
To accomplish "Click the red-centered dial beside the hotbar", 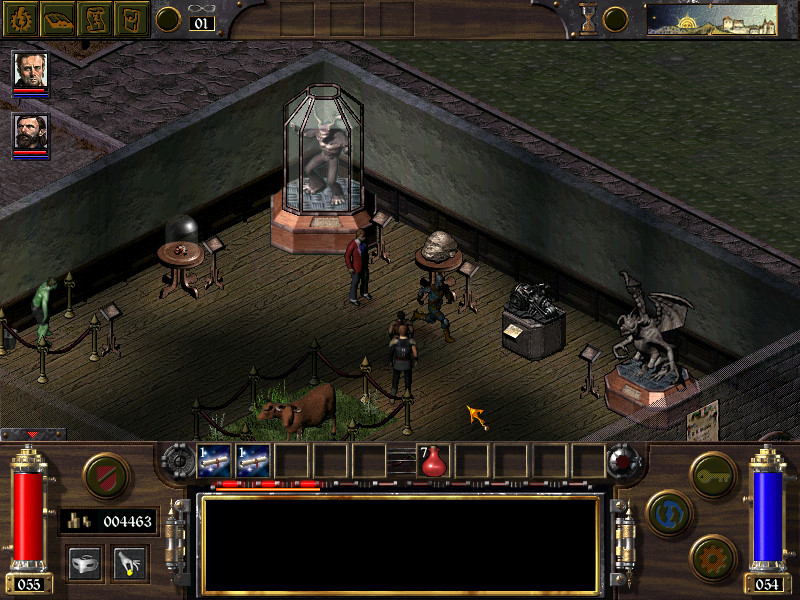I will pos(622,461).
